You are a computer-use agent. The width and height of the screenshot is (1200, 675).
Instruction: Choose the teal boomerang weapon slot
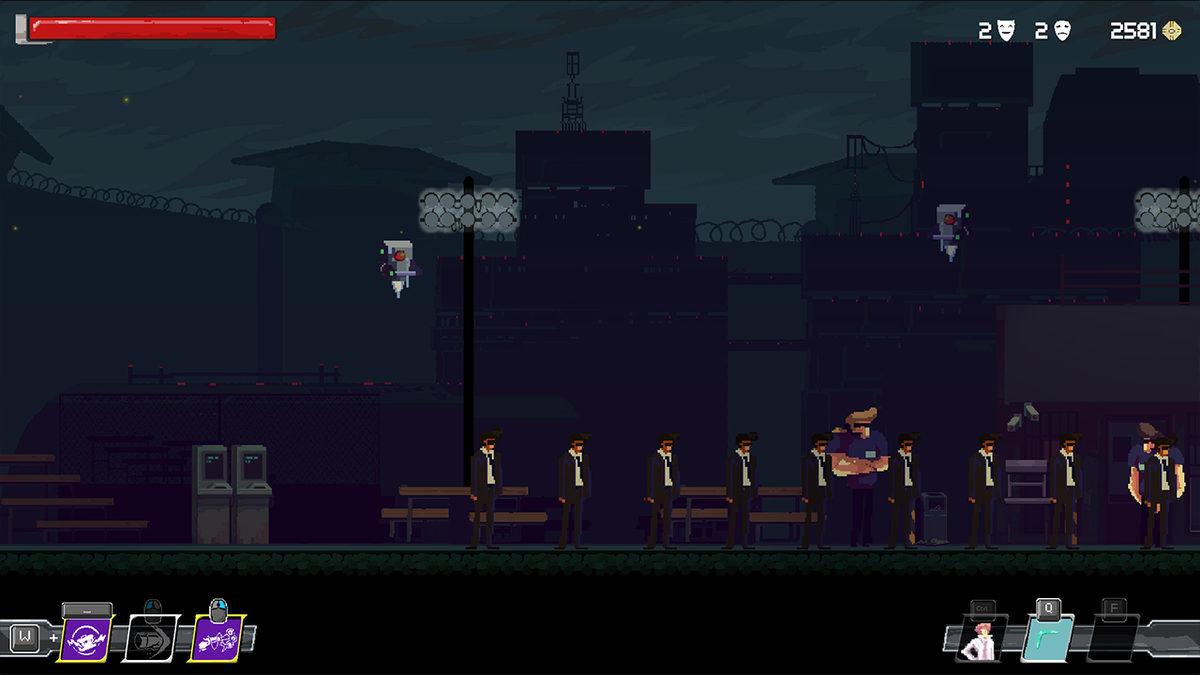click(x=1047, y=639)
